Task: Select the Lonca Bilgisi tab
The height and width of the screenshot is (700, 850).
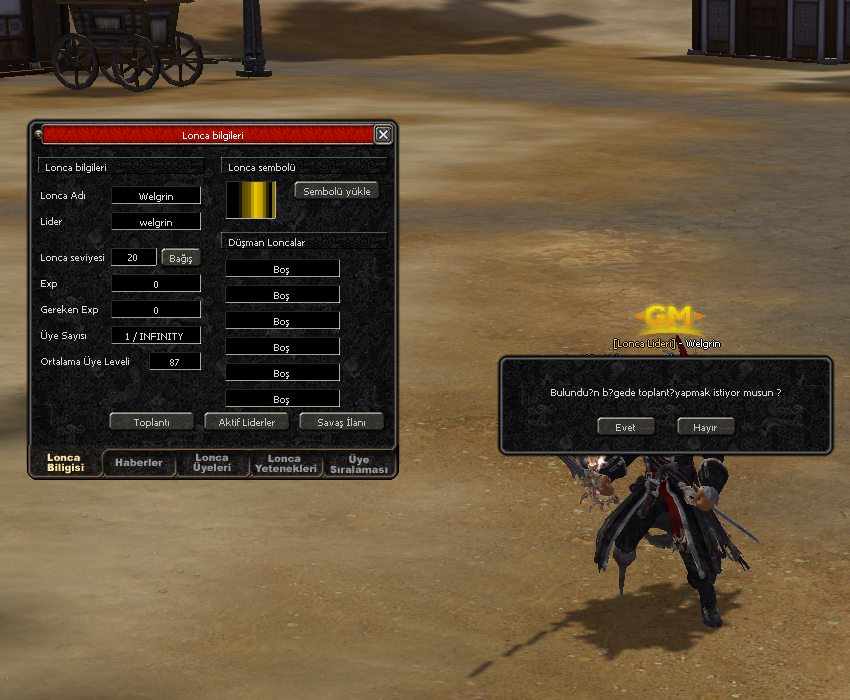Action: [65, 463]
